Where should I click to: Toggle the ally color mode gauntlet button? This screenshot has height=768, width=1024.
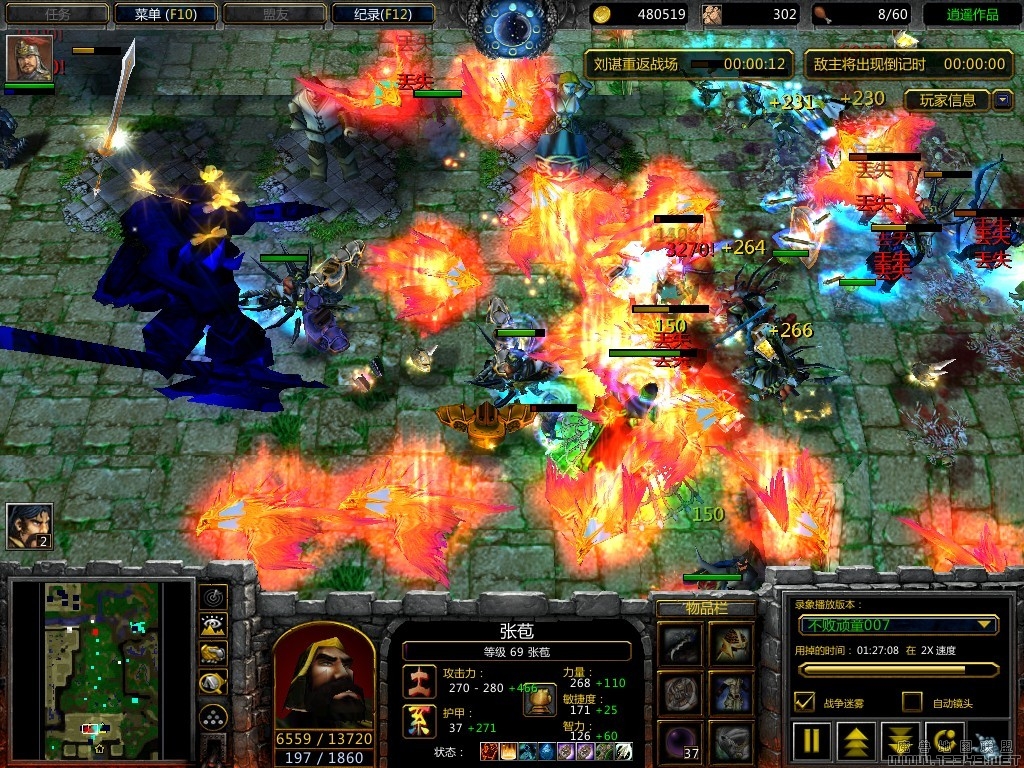click(x=213, y=654)
